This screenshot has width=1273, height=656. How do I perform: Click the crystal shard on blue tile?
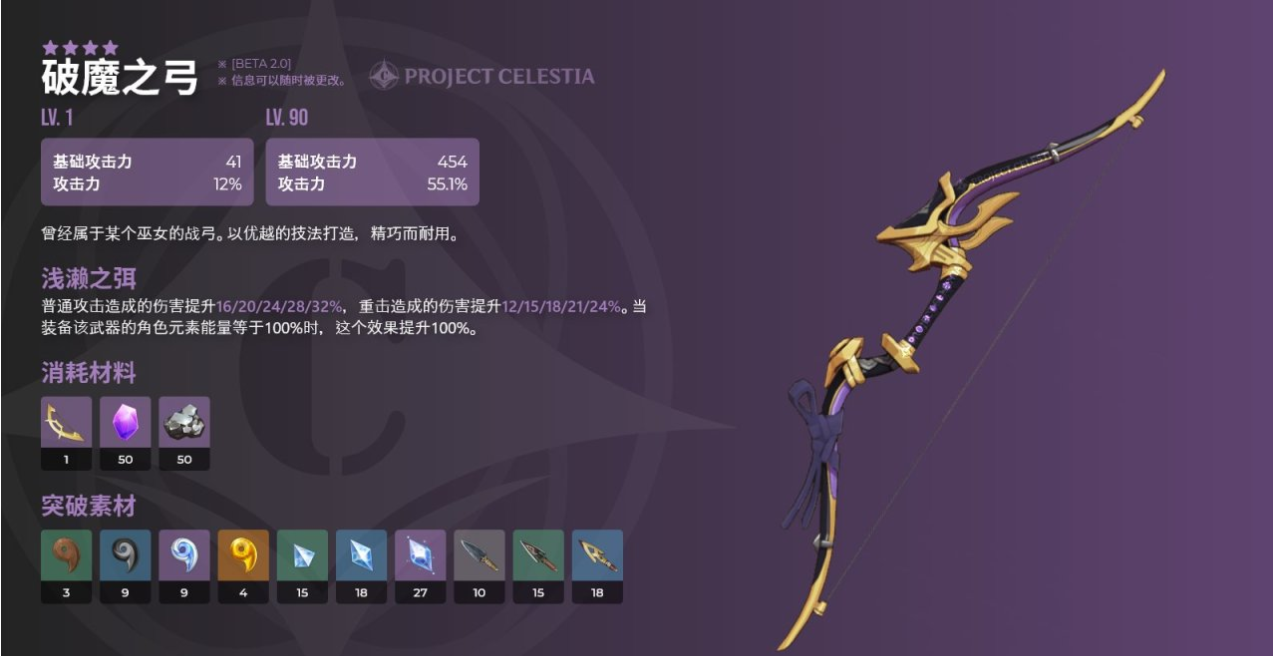pyautogui.click(x=361, y=555)
